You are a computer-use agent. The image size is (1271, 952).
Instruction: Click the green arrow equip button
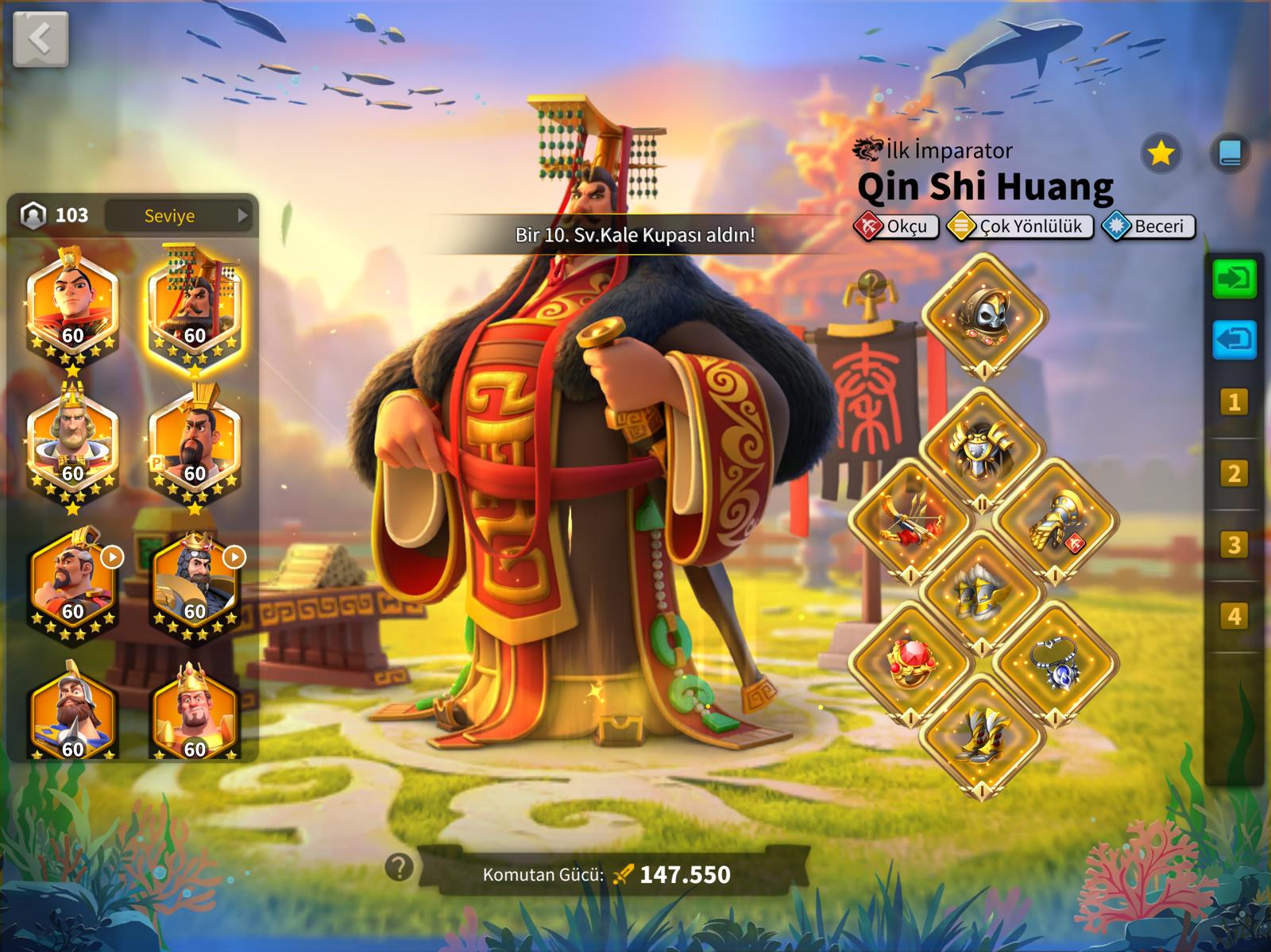[1234, 279]
